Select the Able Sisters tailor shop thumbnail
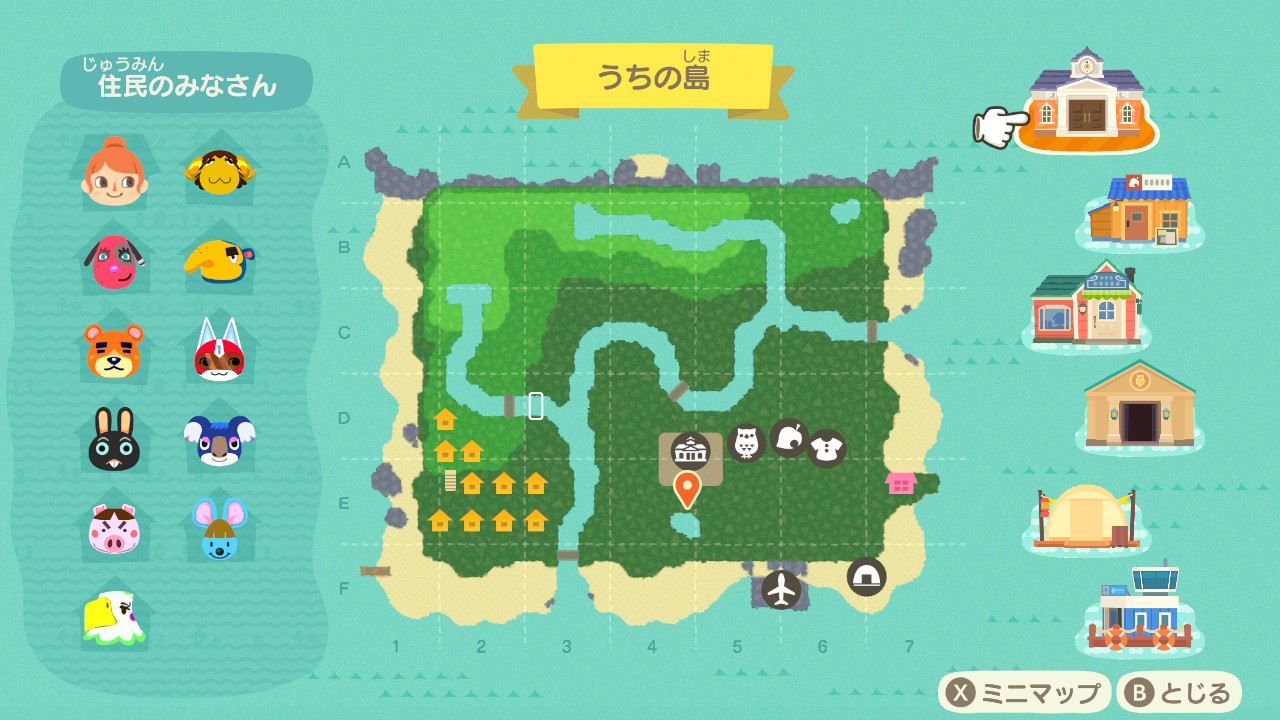Screen dimensions: 1280x720 (x=1084, y=303)
